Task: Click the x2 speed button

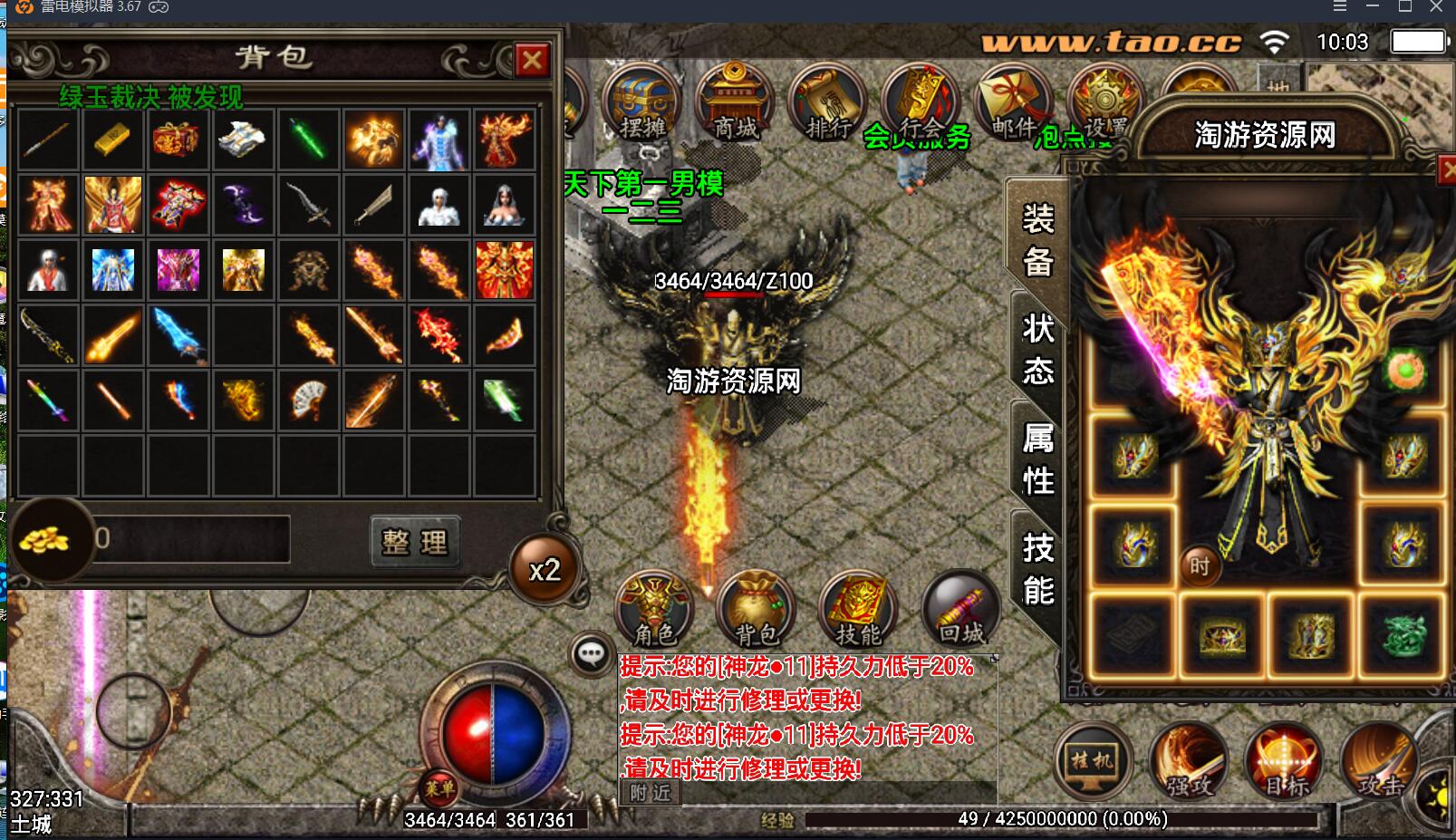Action: 545,570
